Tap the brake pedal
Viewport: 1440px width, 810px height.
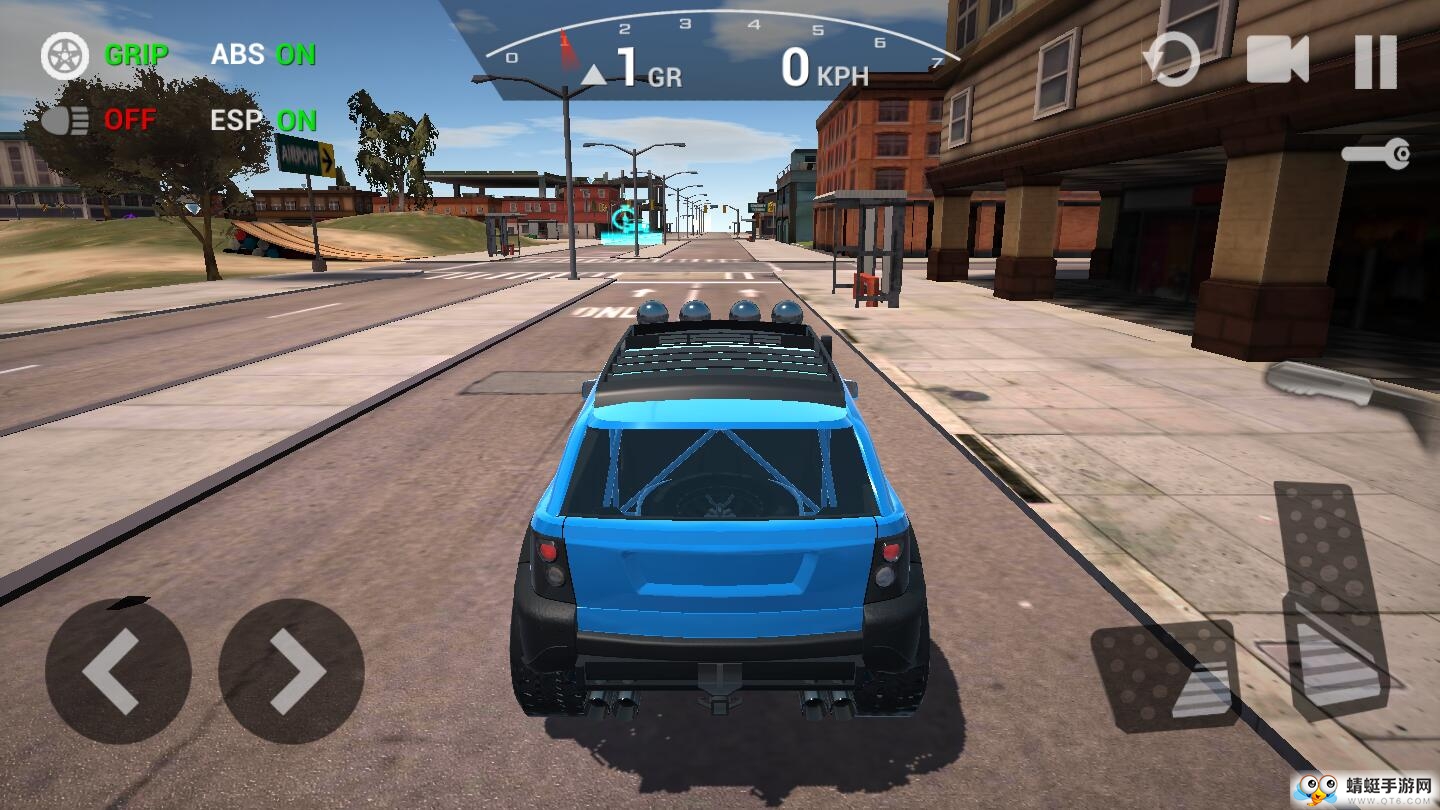coord(1165,674)
